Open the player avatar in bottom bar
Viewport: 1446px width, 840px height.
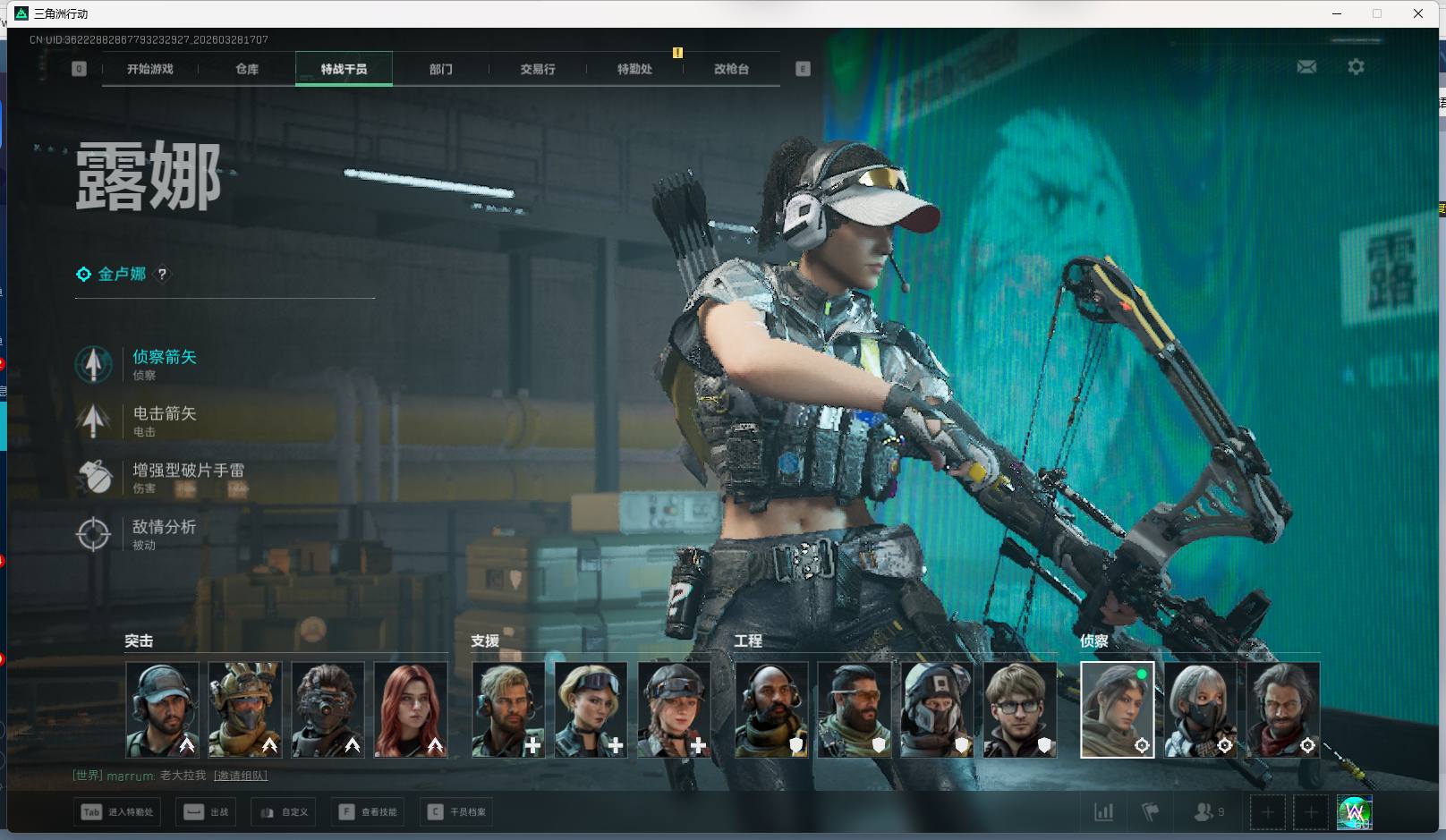click(x=1354, y=812)
